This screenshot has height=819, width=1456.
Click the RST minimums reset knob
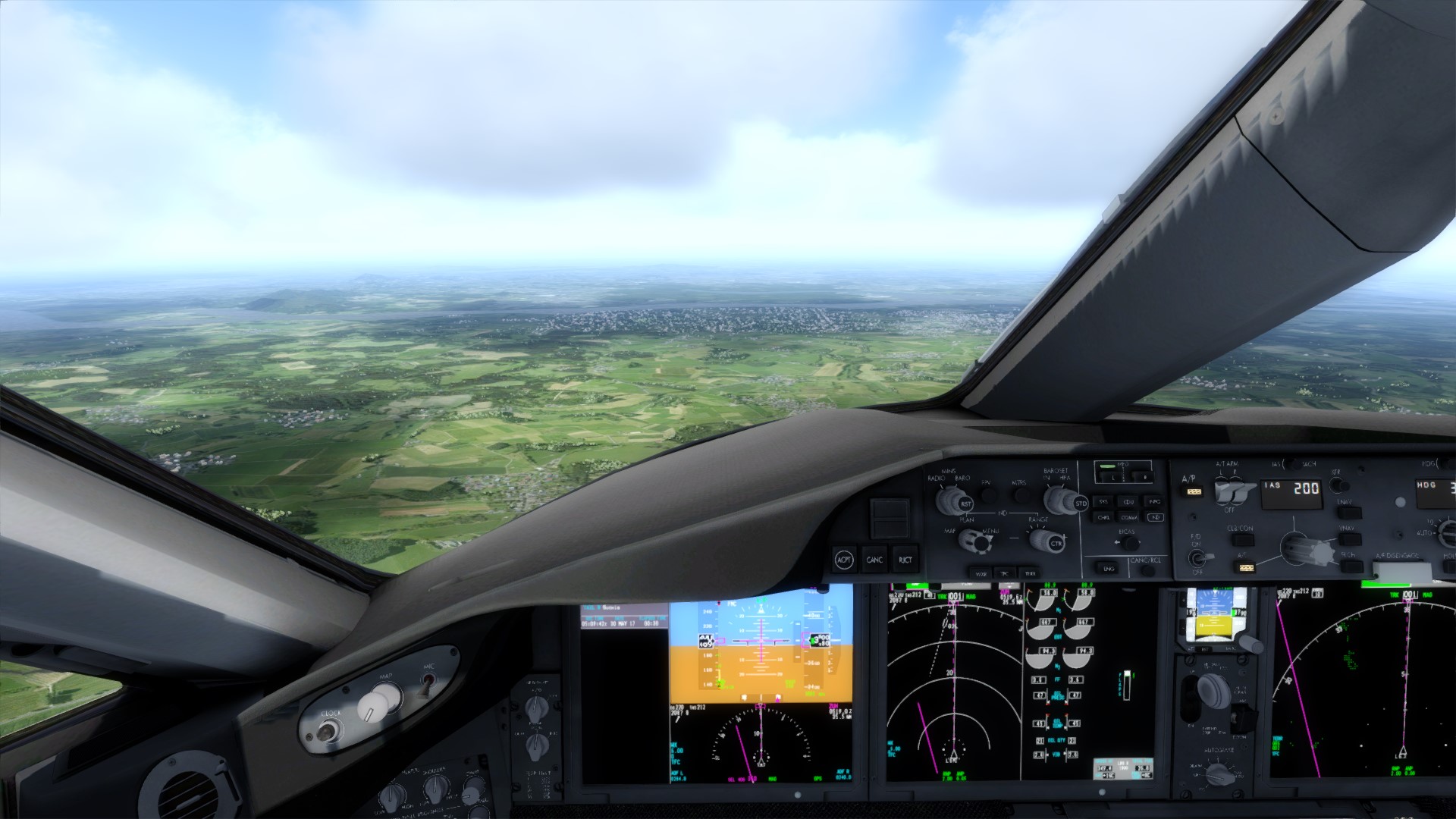pos(965,504)
